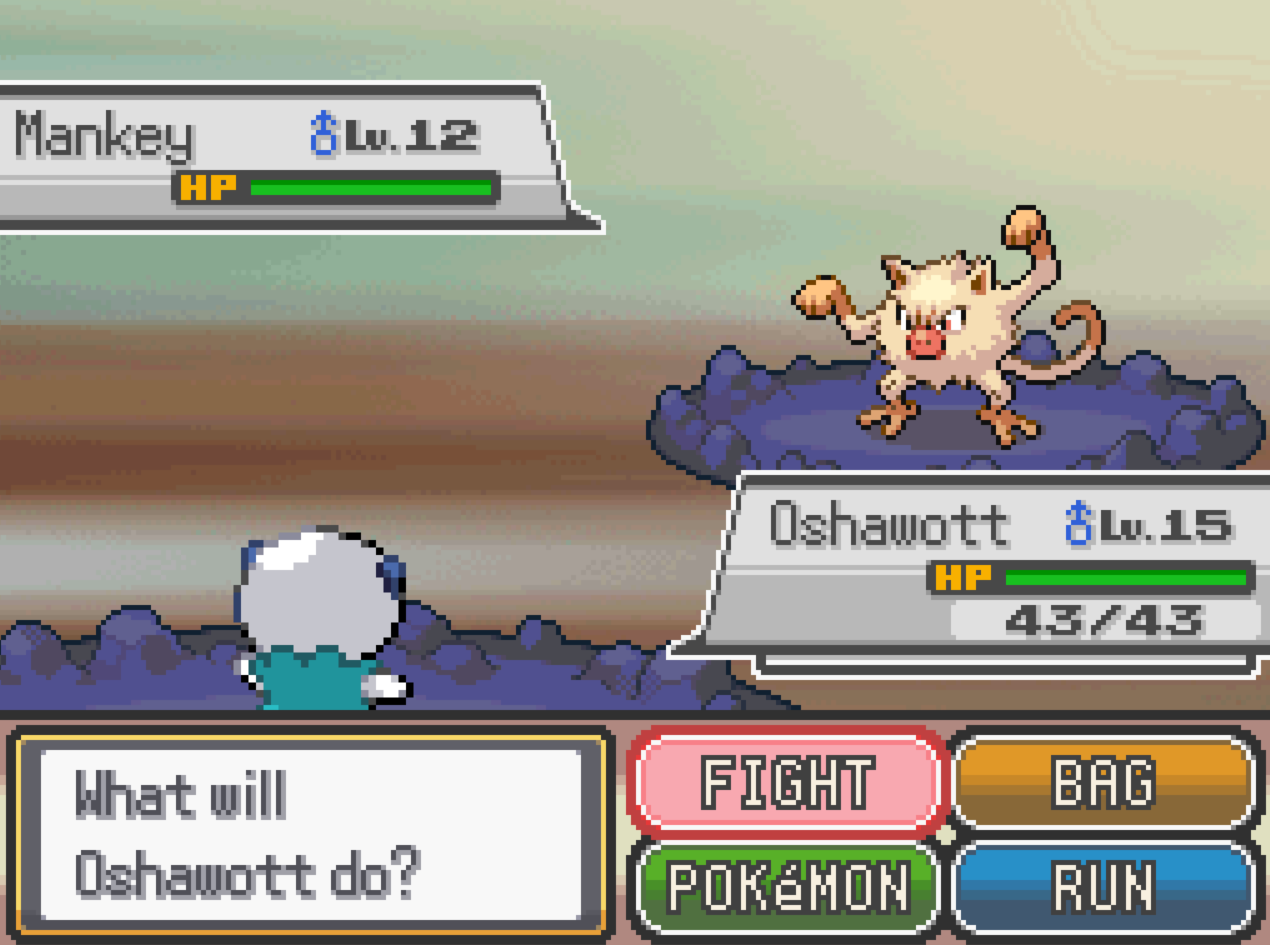Select the POKéMON party button
The image size is (1270, 945).
click(787, 887)
